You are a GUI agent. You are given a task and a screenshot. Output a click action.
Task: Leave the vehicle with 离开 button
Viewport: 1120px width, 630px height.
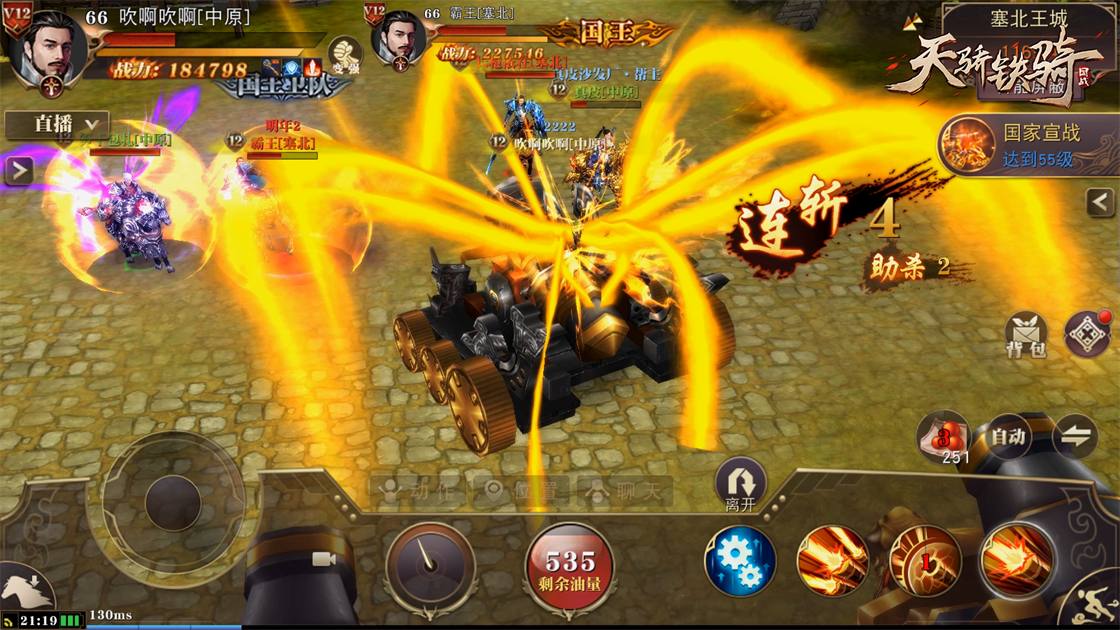click(x=740, y=485)
